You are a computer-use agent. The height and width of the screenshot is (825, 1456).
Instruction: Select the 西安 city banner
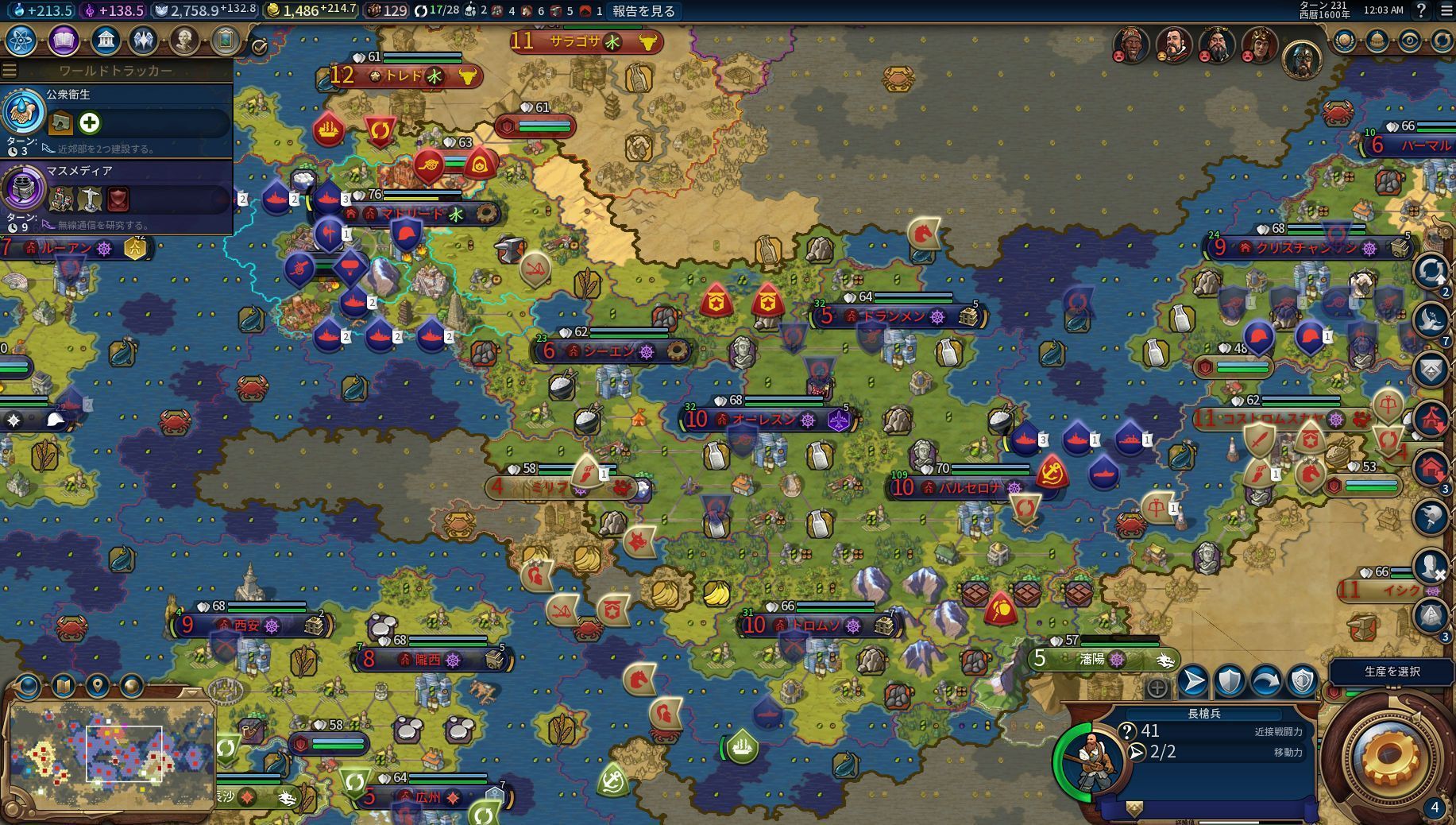tap(248, 626)
